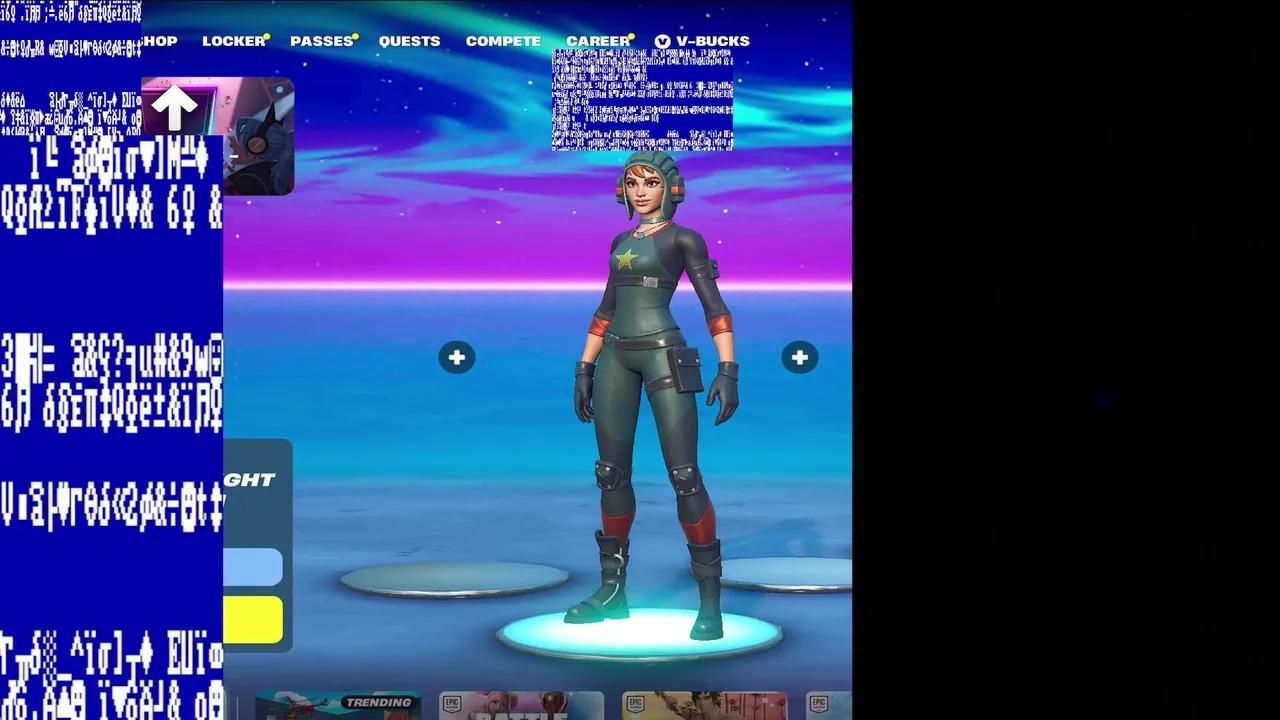The image size is (1280, 720).
Task: Switch to the QUESTS tab
Action: click(x=410, y=41)
